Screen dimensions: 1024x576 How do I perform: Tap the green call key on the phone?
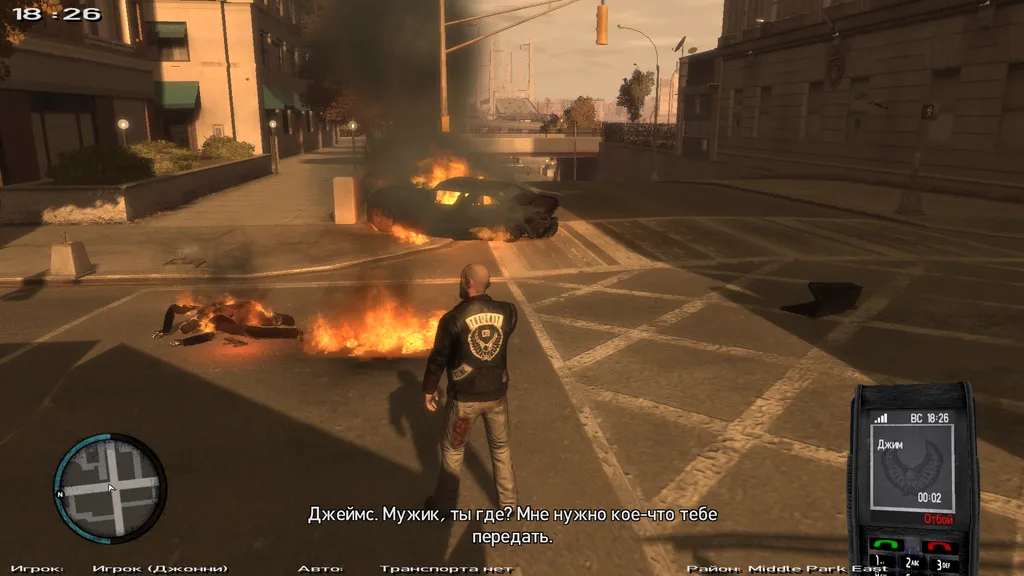click(885, 545)
